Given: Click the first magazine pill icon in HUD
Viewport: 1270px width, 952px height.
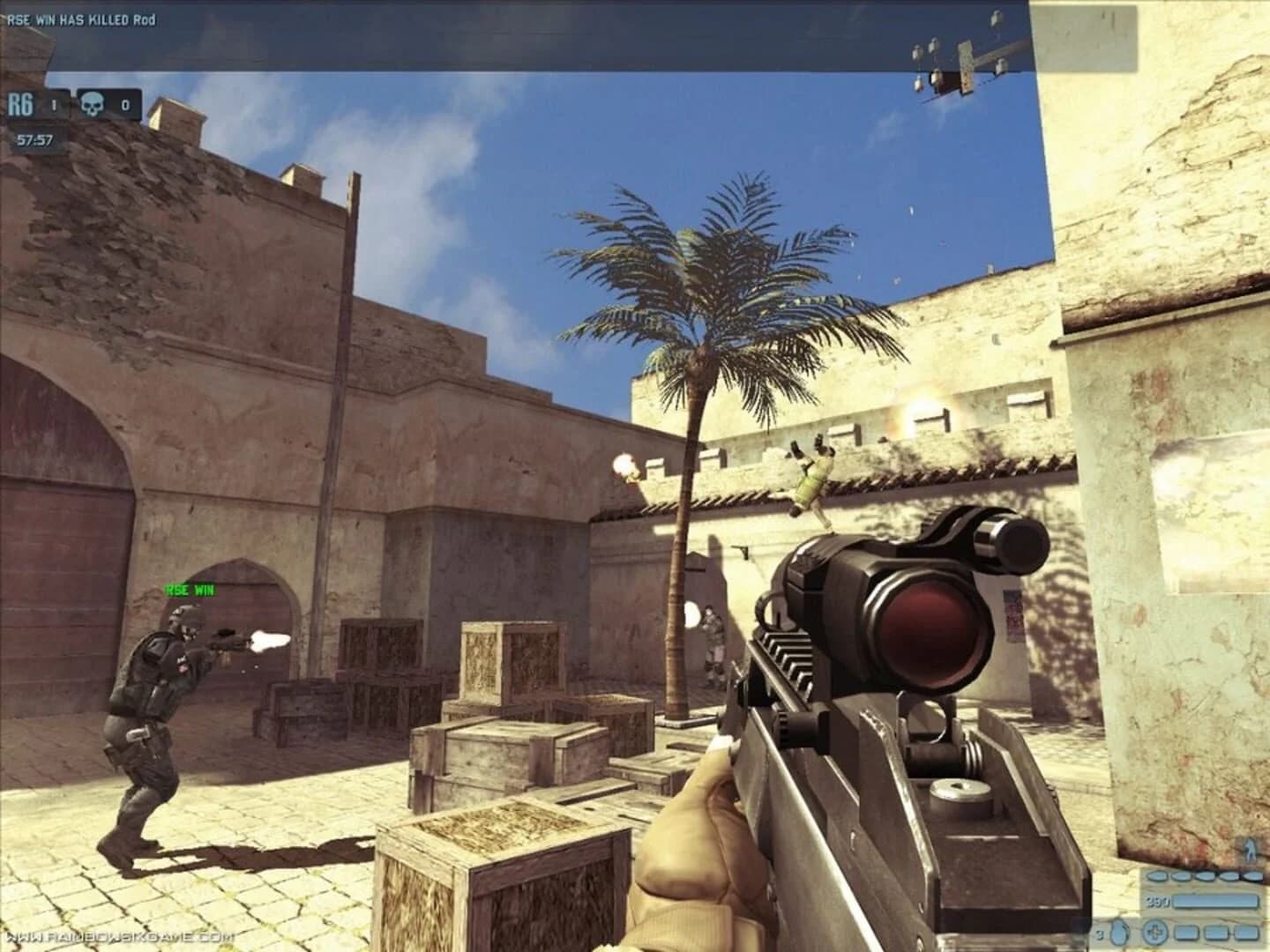Looking at the screenshot, I should tap(1157, 875).
